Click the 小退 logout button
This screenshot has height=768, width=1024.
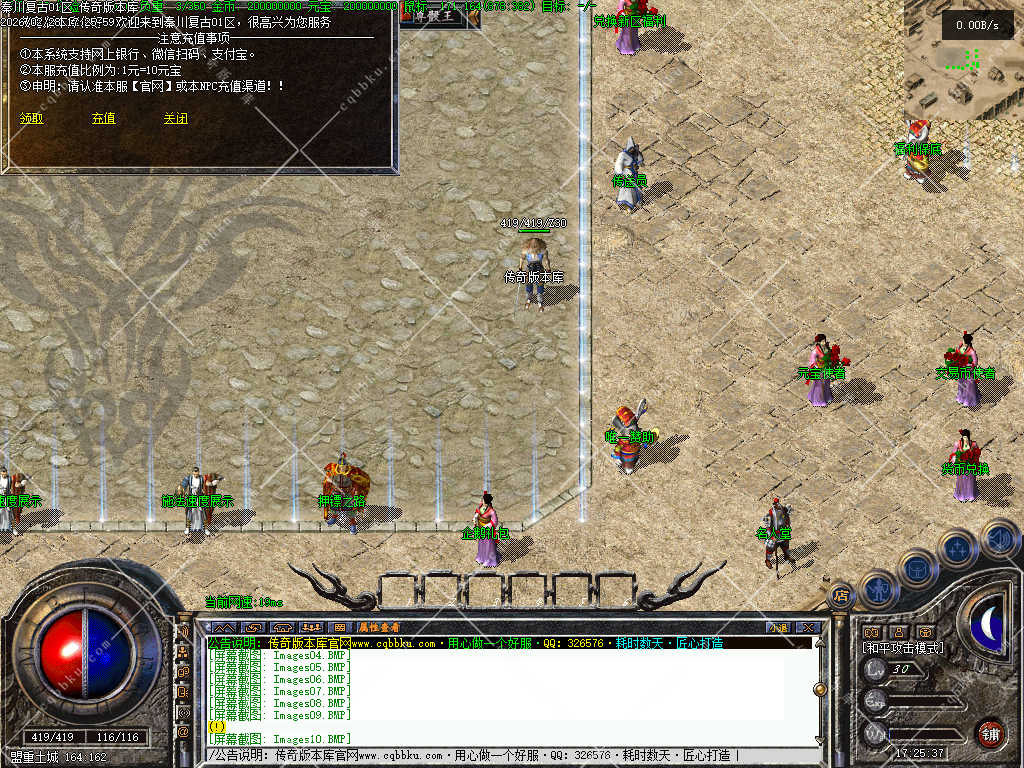778,627
